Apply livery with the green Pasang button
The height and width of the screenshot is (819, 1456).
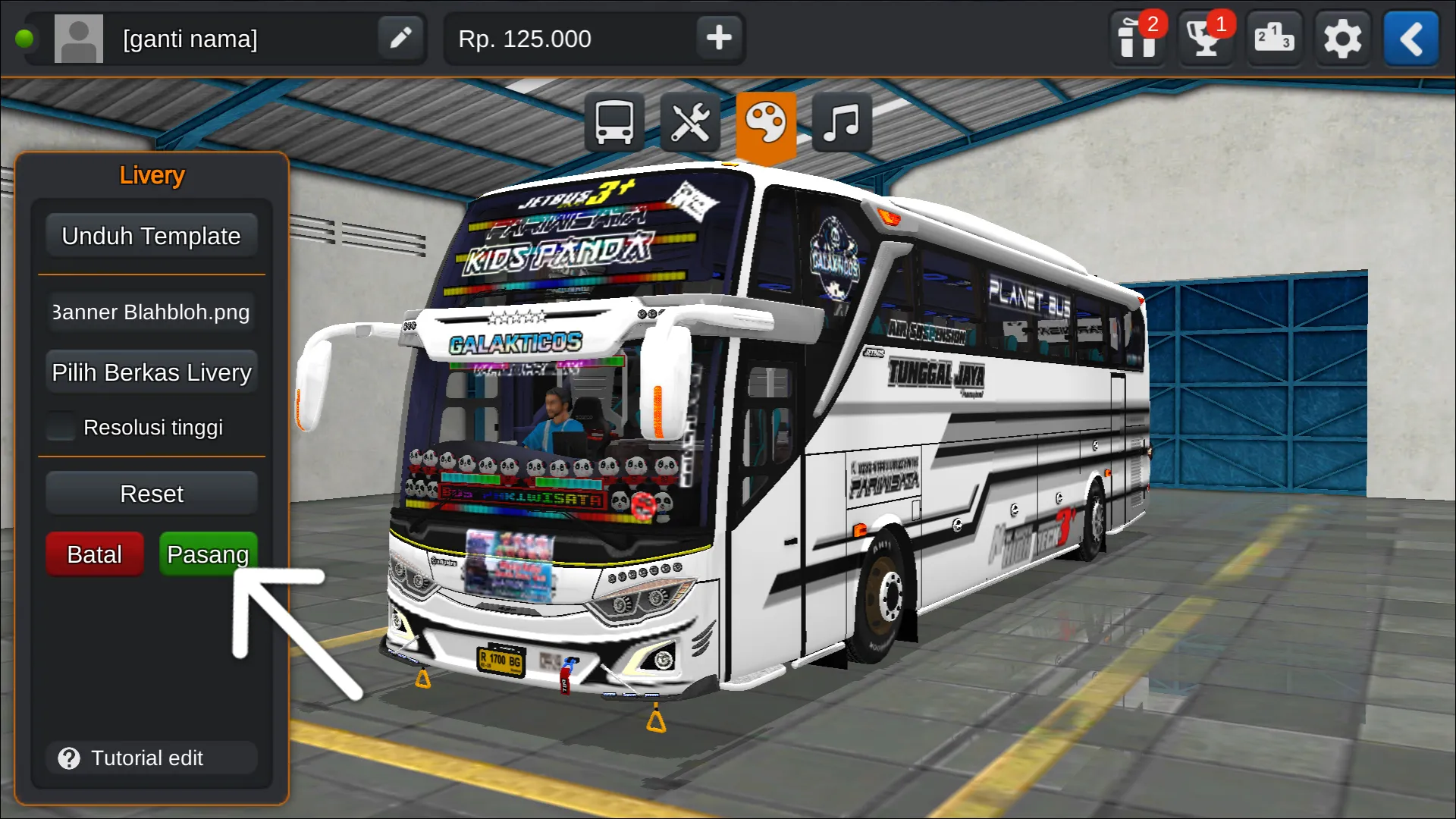pos(208,554)
